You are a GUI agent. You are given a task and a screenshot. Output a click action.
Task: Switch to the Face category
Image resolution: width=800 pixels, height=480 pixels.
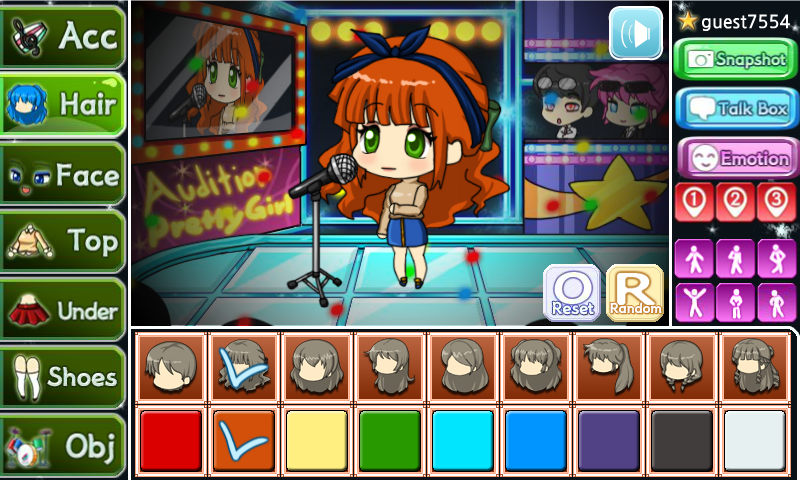click(x=62, y=175)
